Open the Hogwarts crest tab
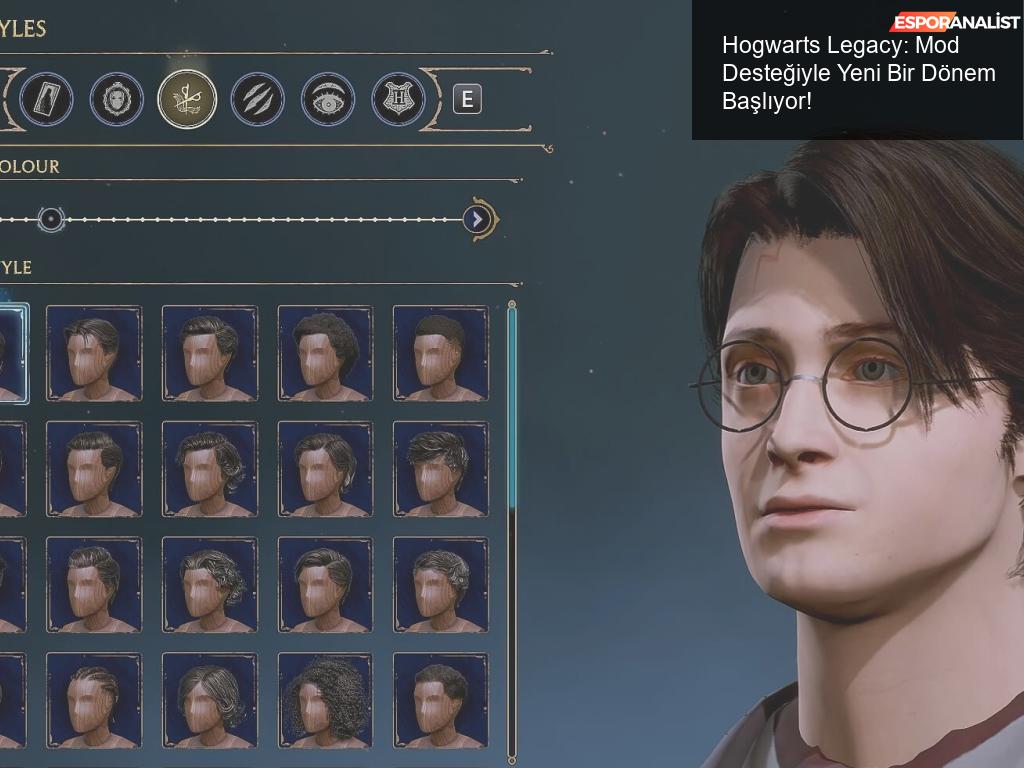Screen dimensions: 1024x768 (398, 99)
